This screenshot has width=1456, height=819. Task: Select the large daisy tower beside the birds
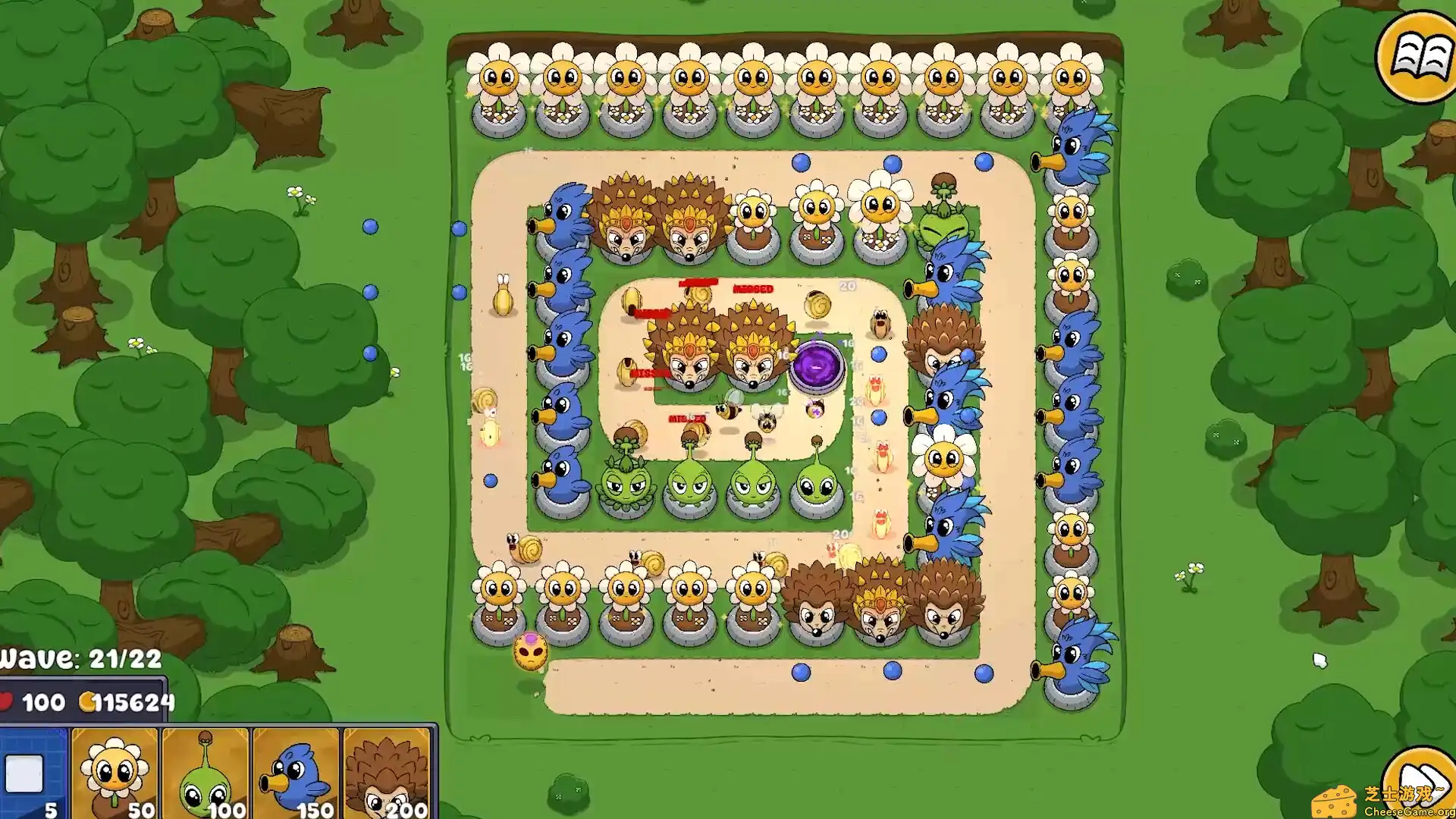[943, 463]
